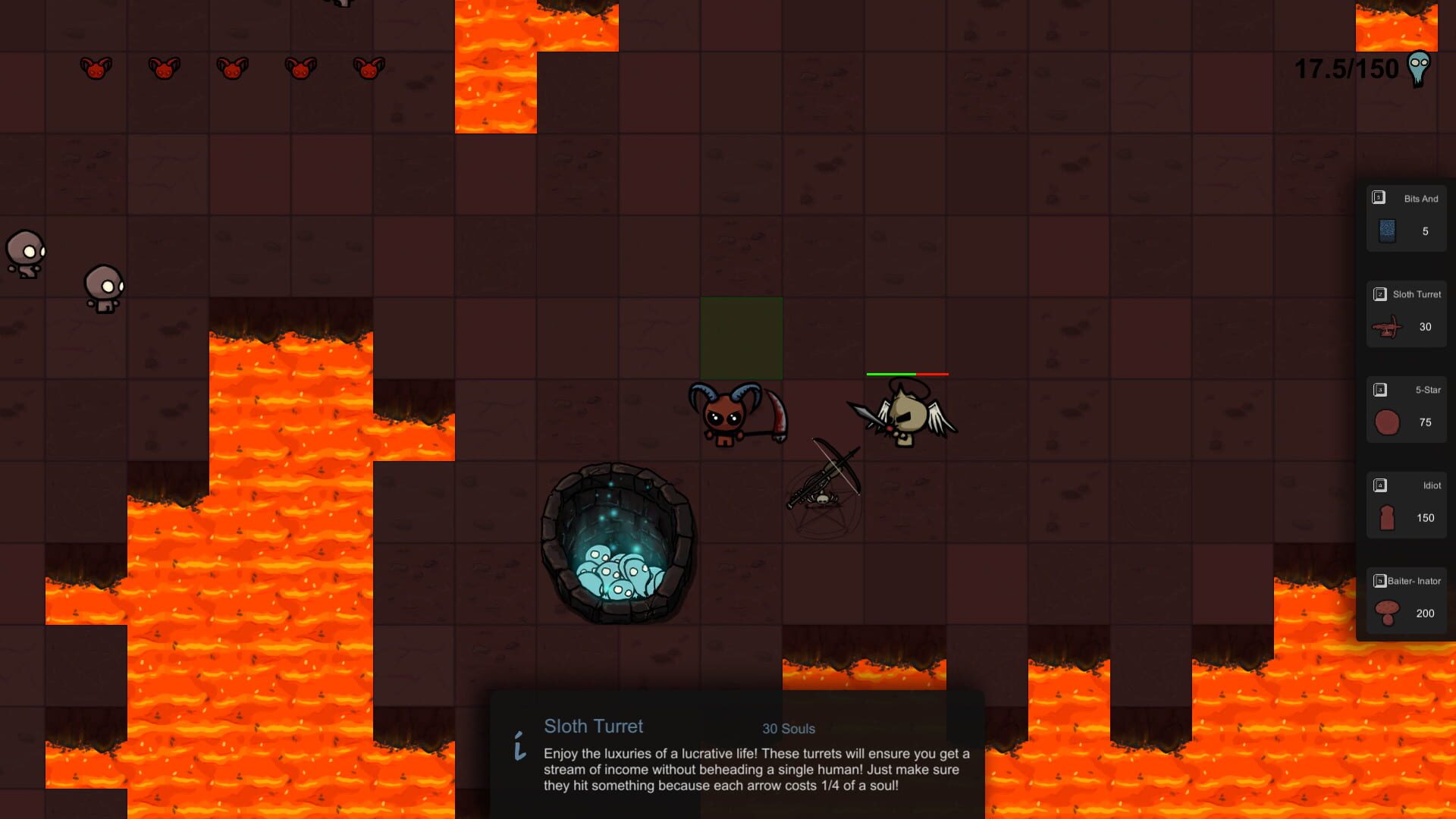Expand the Idiot item card details
The height and width of the screenshot is (819, 1456).
(x=1407, y=504)
